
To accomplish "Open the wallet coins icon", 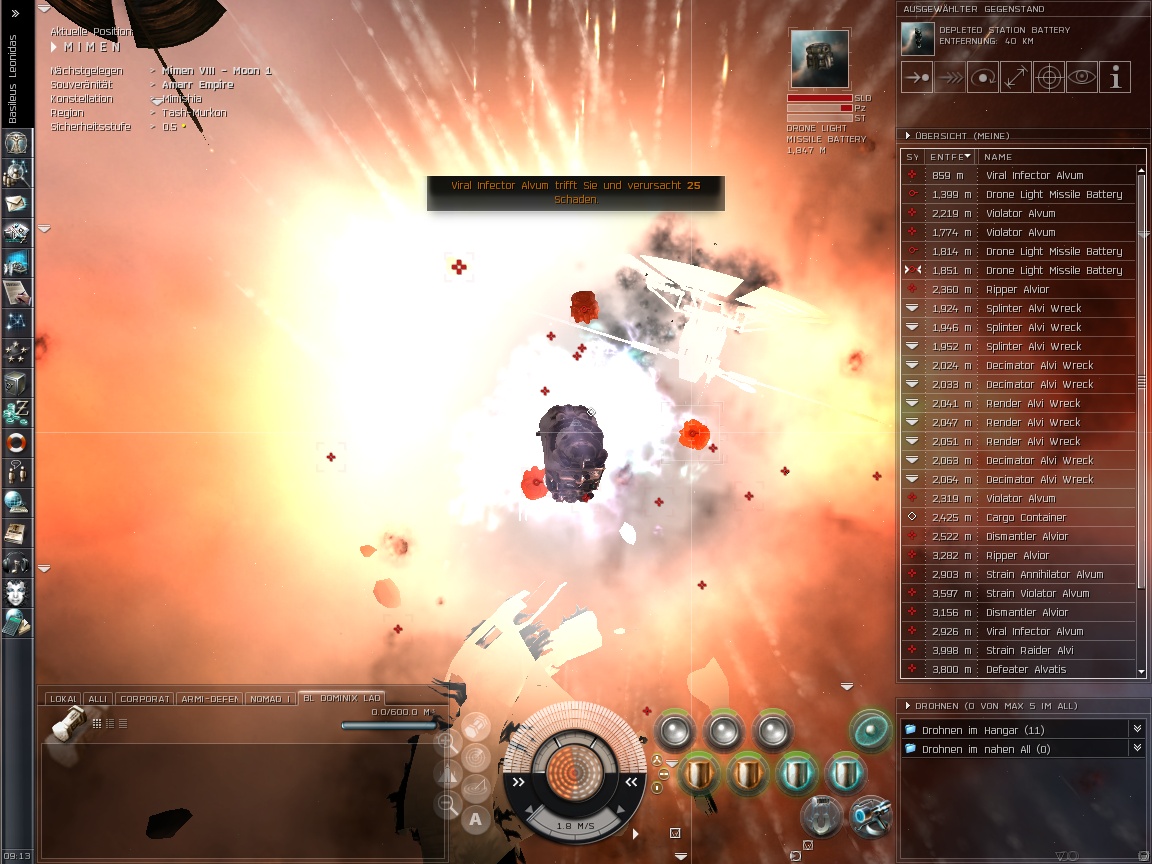I will [16, 412].
